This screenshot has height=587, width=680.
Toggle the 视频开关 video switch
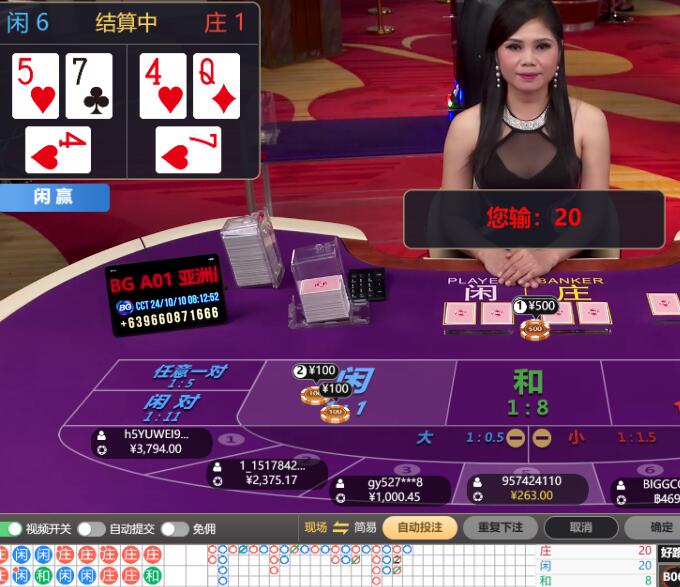click(14, 529)
